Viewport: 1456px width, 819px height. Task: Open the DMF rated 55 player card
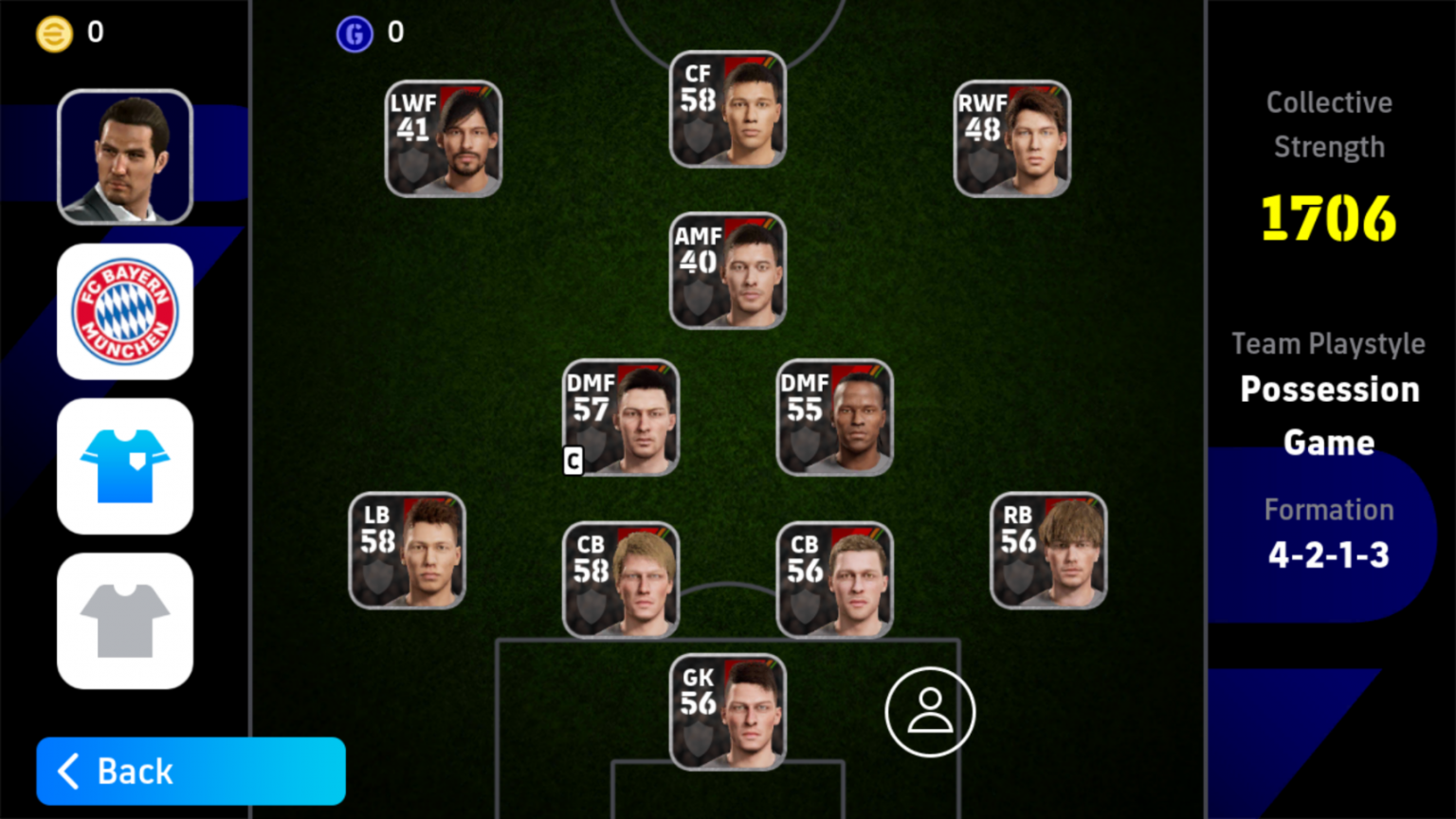(x=834, y=418)
